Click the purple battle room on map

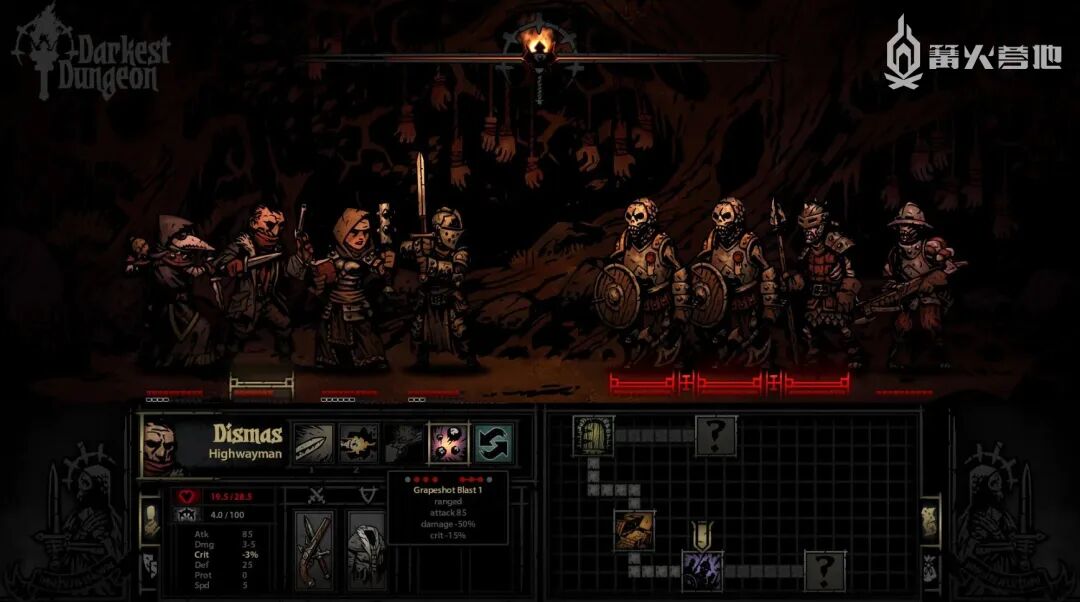point(702,569)
